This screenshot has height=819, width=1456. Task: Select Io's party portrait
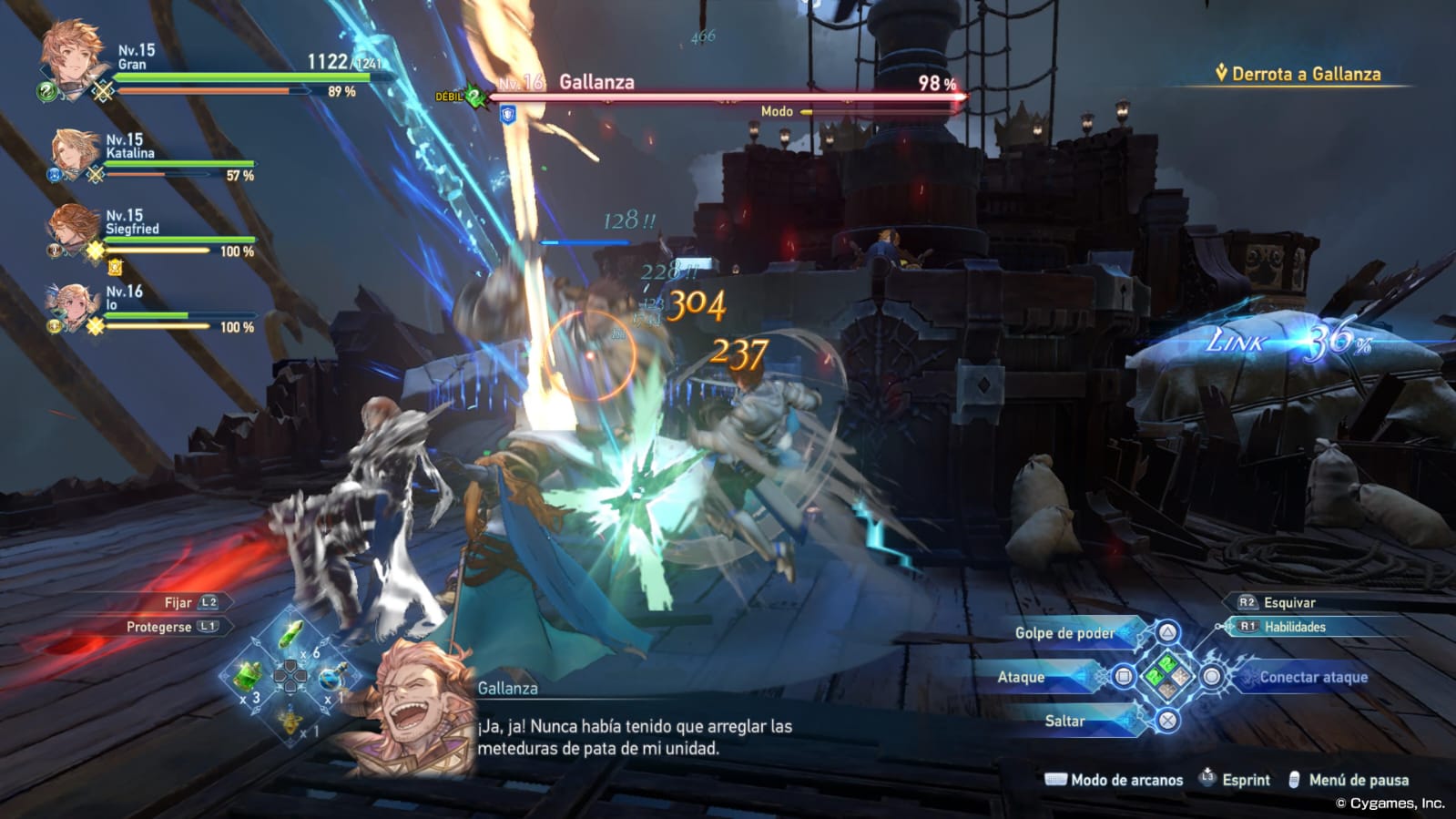(x=73, y=305)
